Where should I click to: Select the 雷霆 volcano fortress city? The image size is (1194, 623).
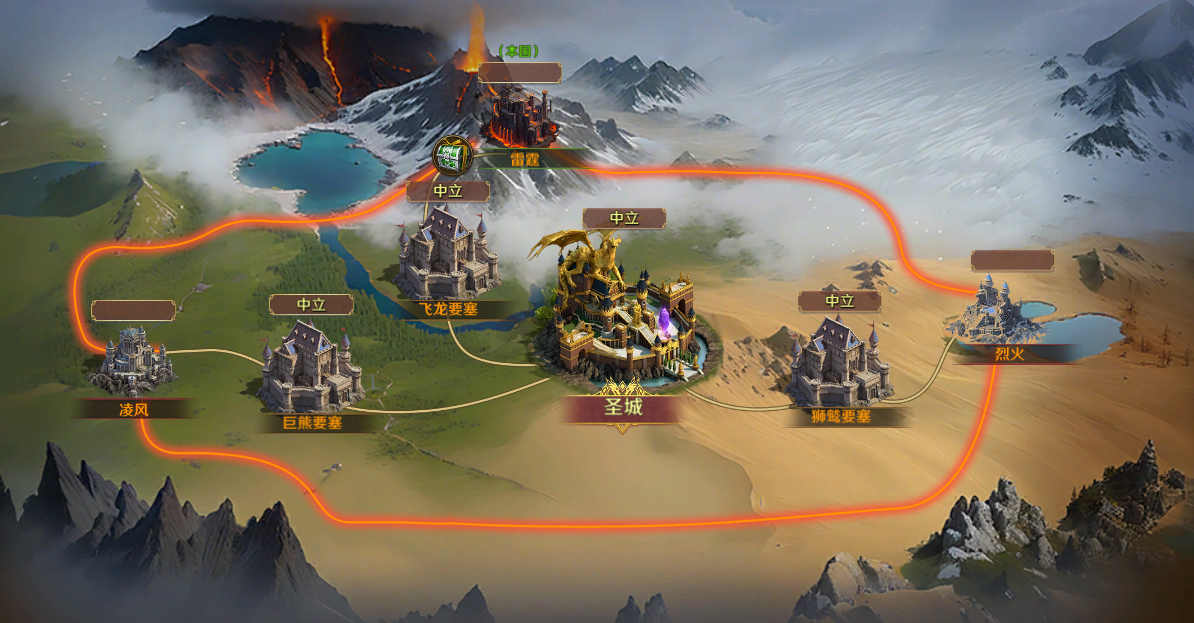(x=520, y=117)
